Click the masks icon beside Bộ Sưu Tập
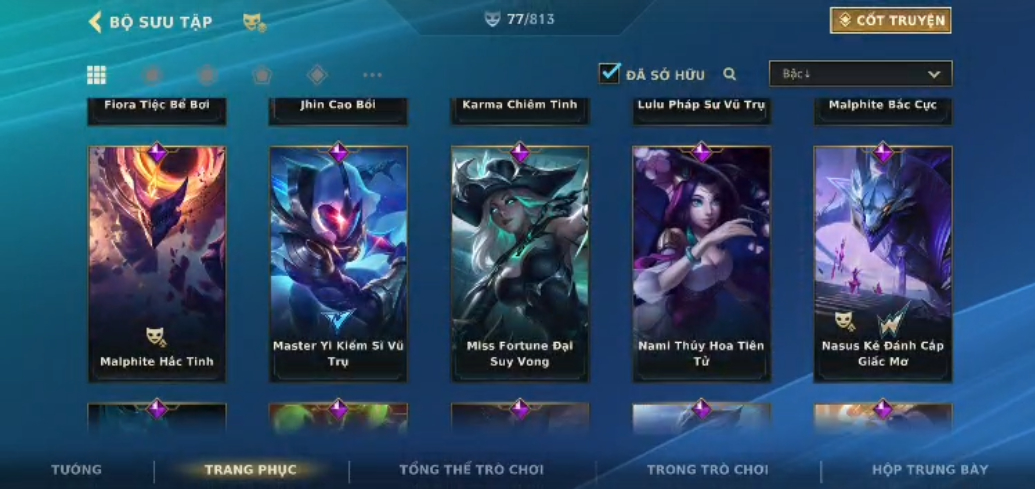Screen dimensions: 1035x489 coord(254,22)
